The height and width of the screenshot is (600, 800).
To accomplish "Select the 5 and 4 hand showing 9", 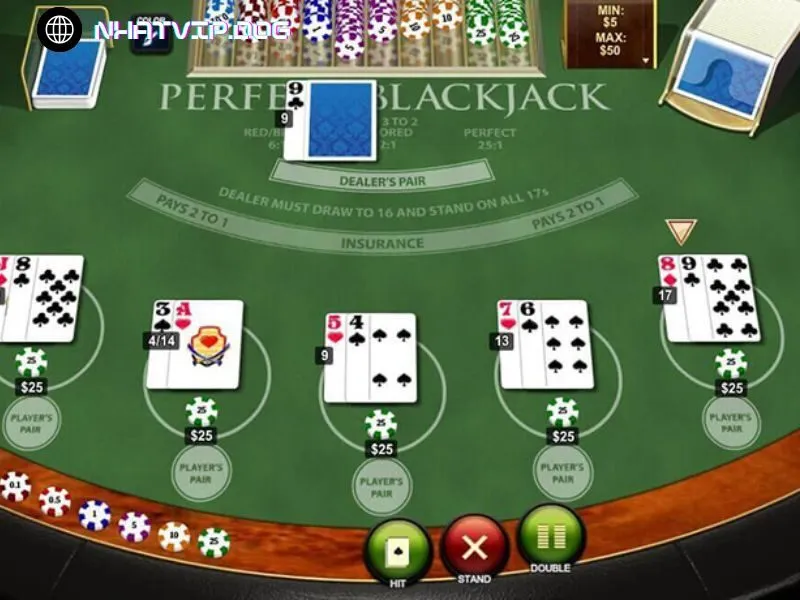I will pos(370,357).
